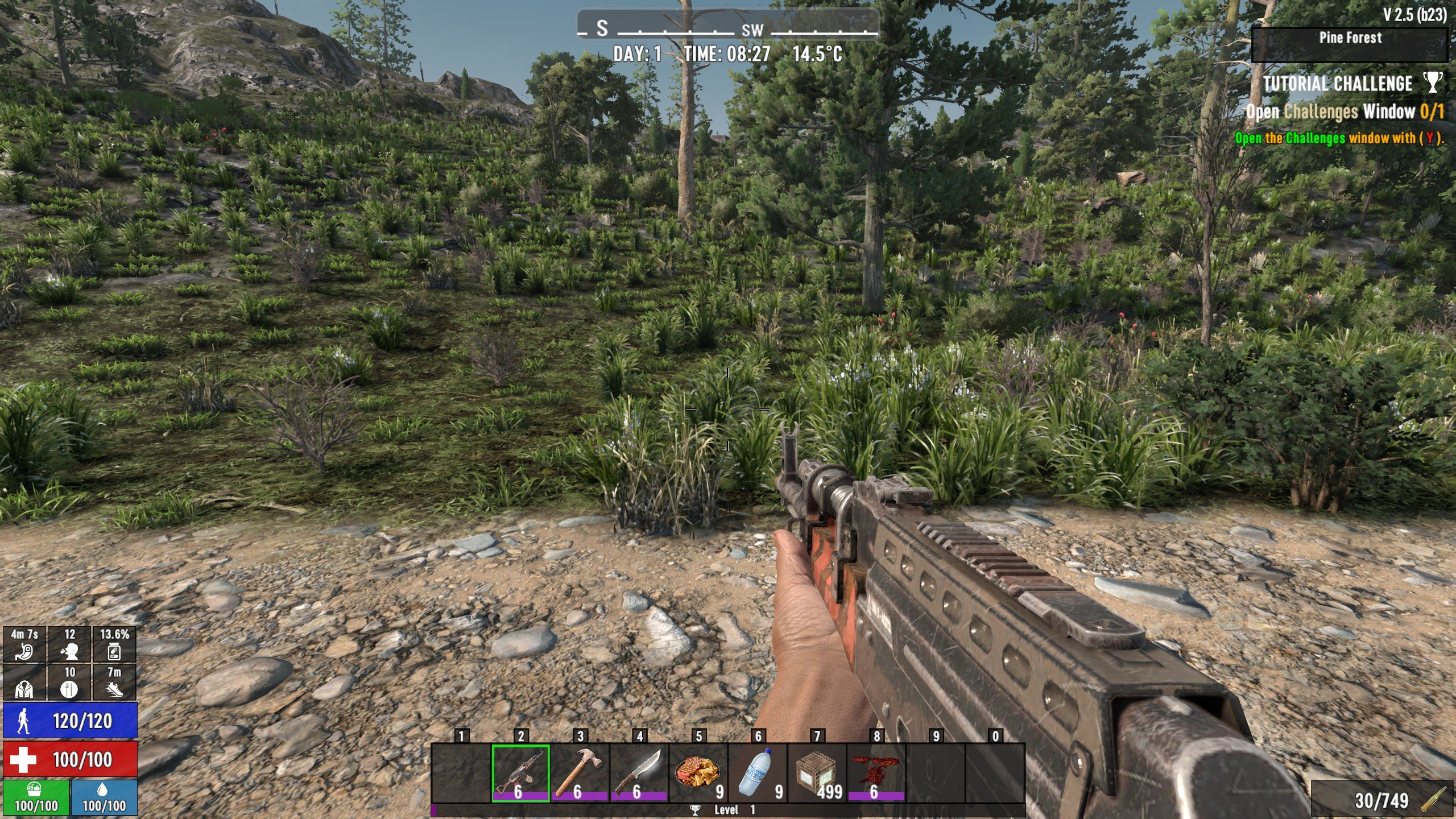
Task: Equip the claw hammer from the hotbar
Action: coord(579,772)
